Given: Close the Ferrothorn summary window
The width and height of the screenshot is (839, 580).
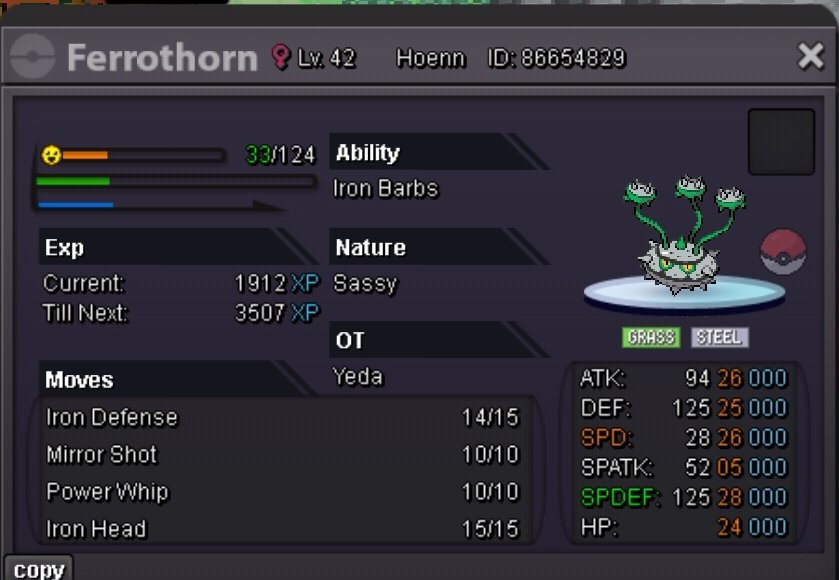Looking at the screenshot, I should click(x=810, y=57).
